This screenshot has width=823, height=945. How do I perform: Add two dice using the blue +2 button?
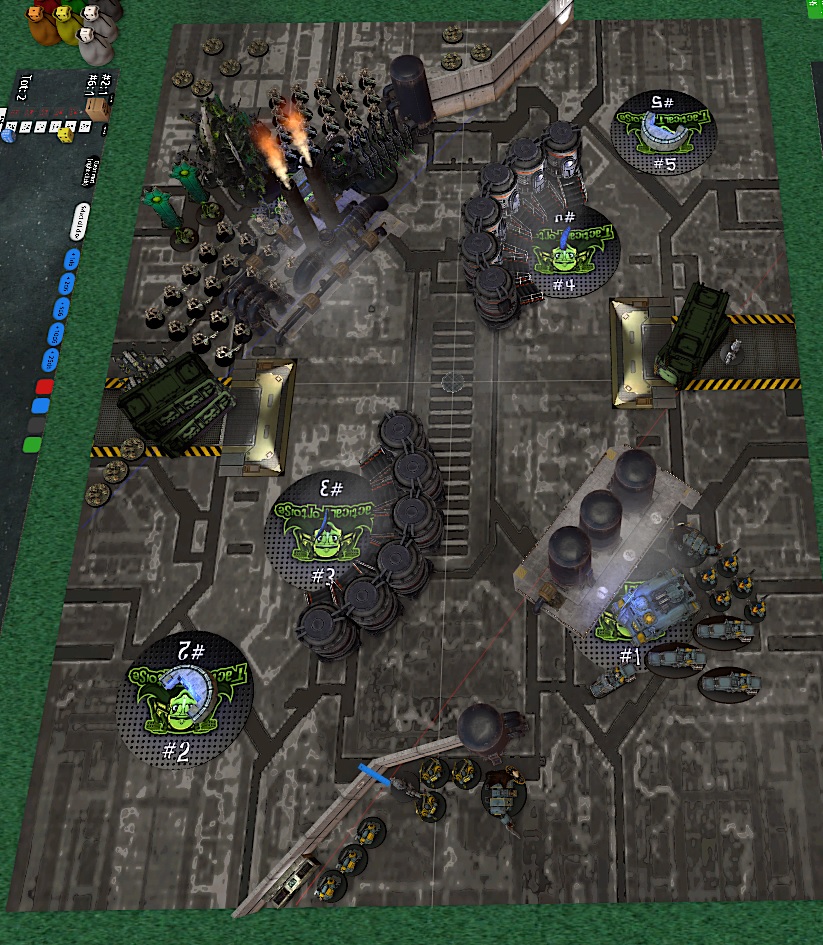coord(66,285)
